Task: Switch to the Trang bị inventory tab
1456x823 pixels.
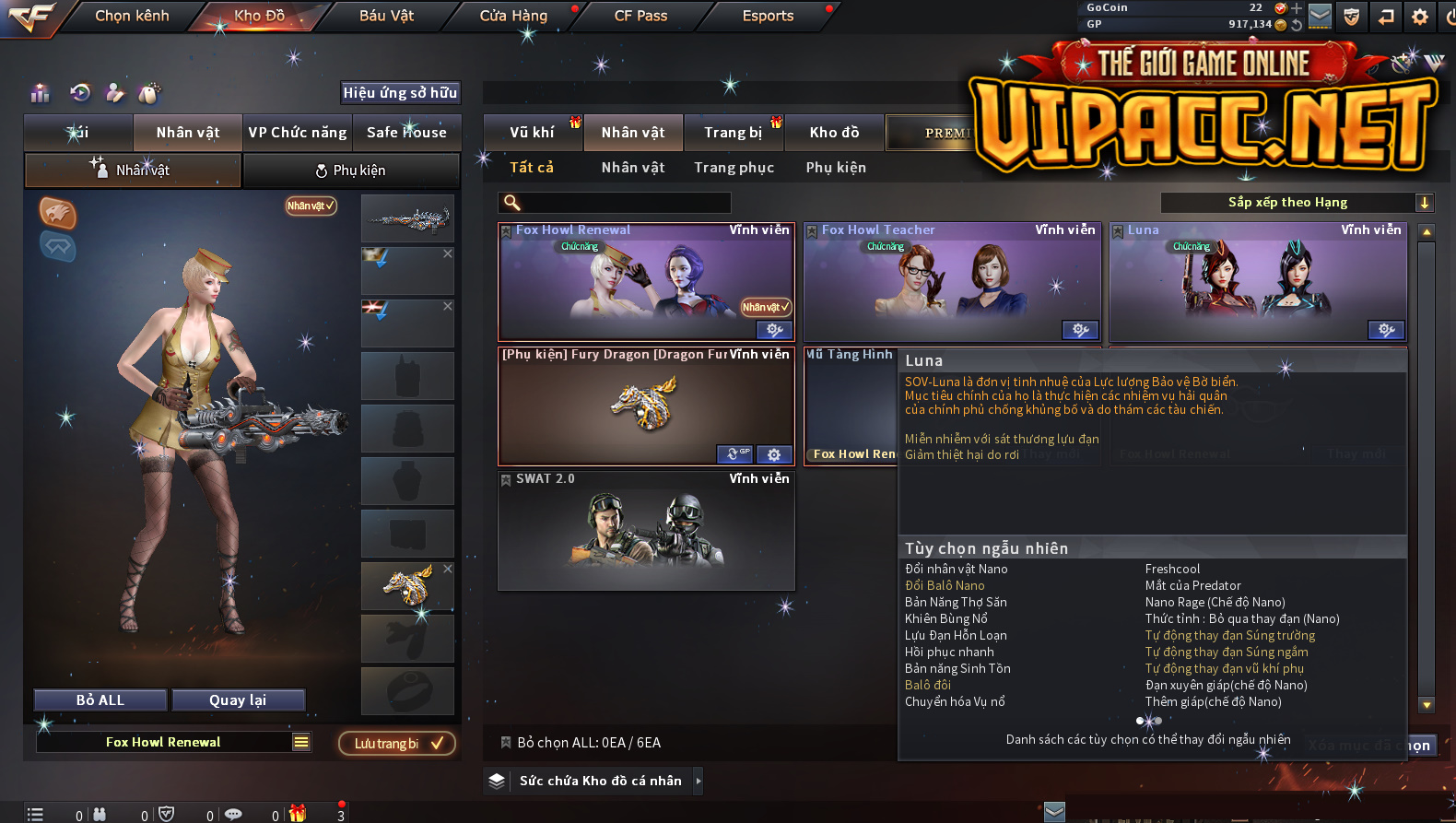Action: point(734,133)
